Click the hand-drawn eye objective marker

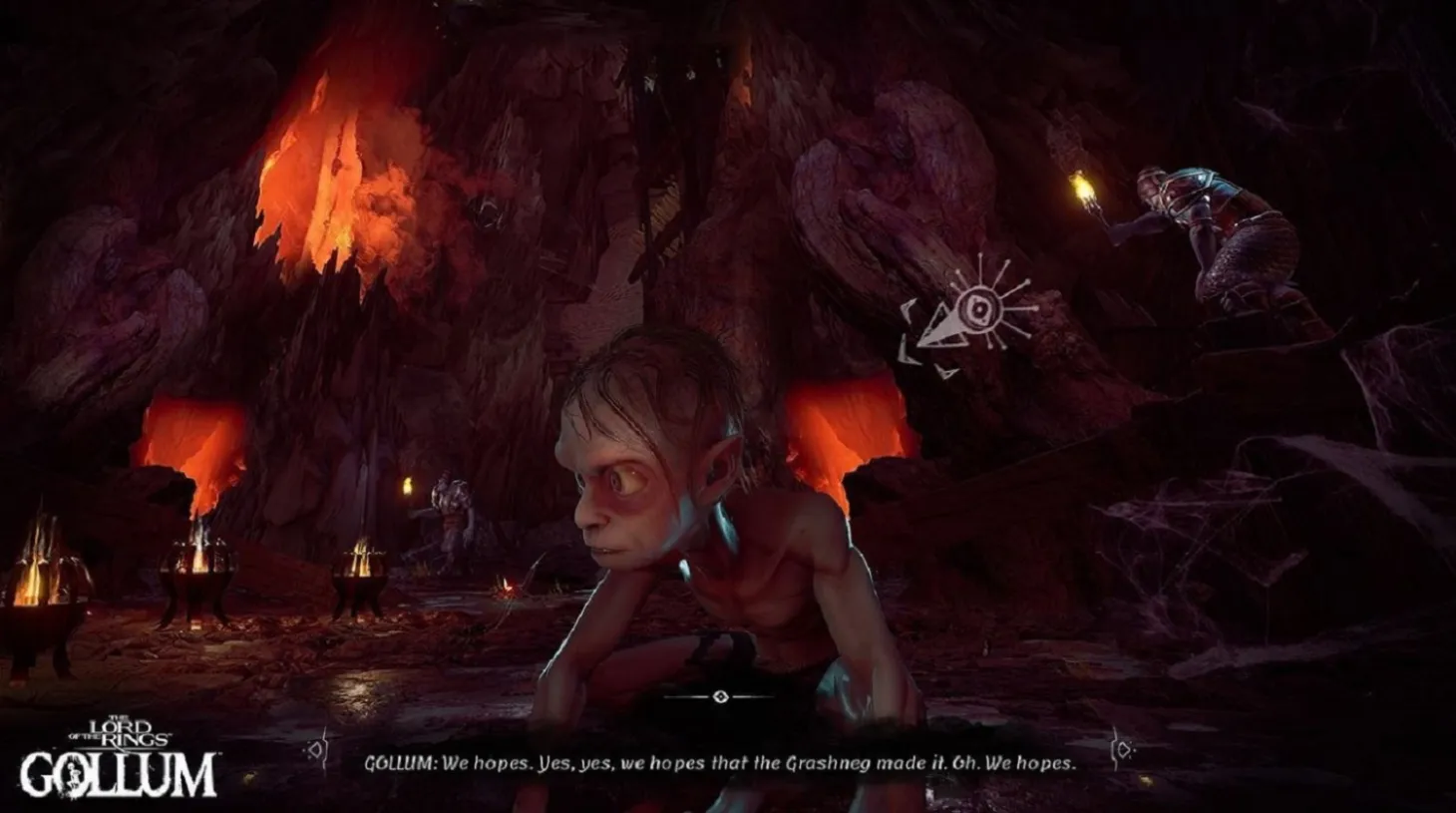tap(980, 308)
